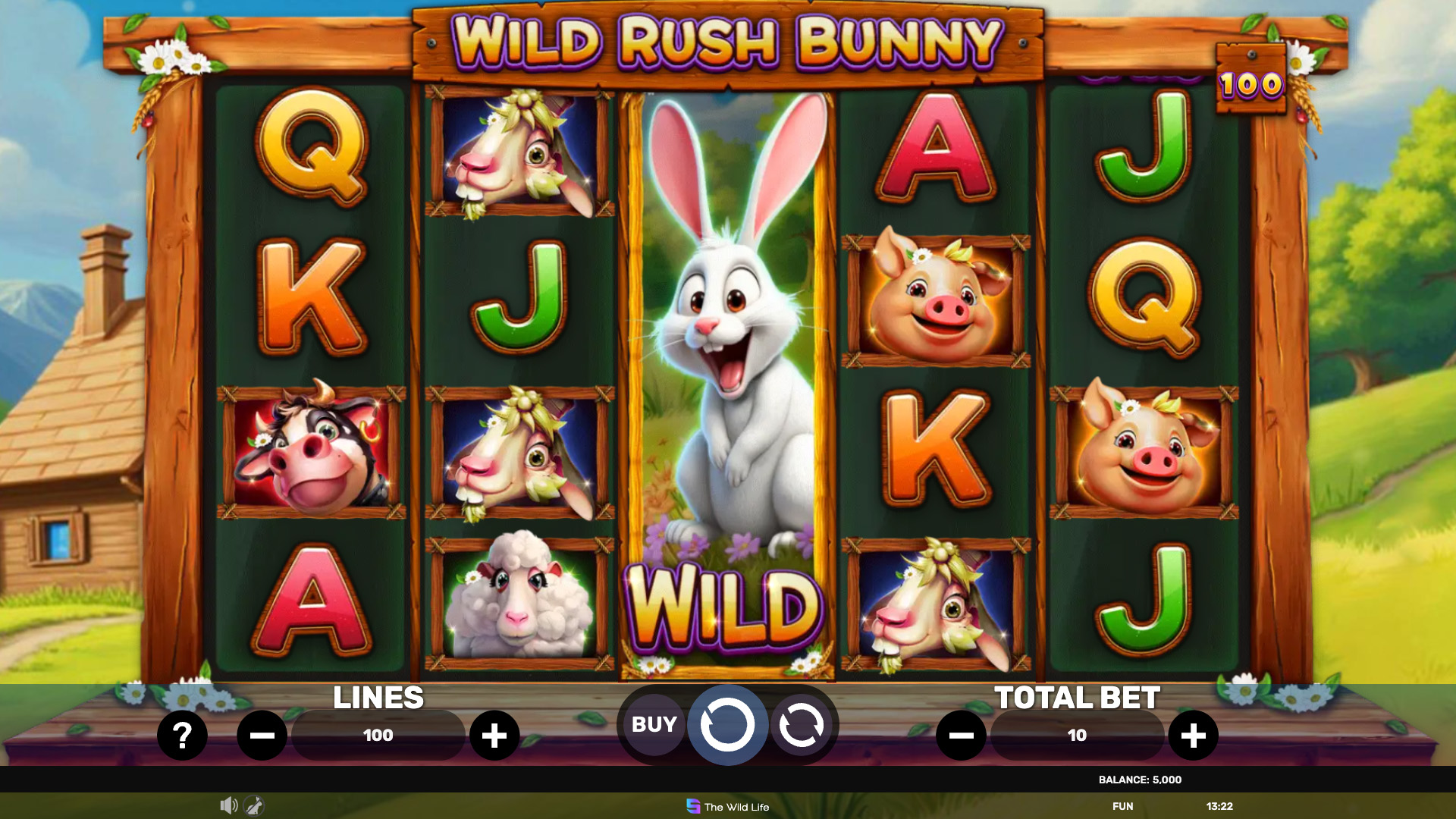Lower the total bet amount
Image resolution: width=1456 pixels, height=819 pixels.
(x=961, y=735)
